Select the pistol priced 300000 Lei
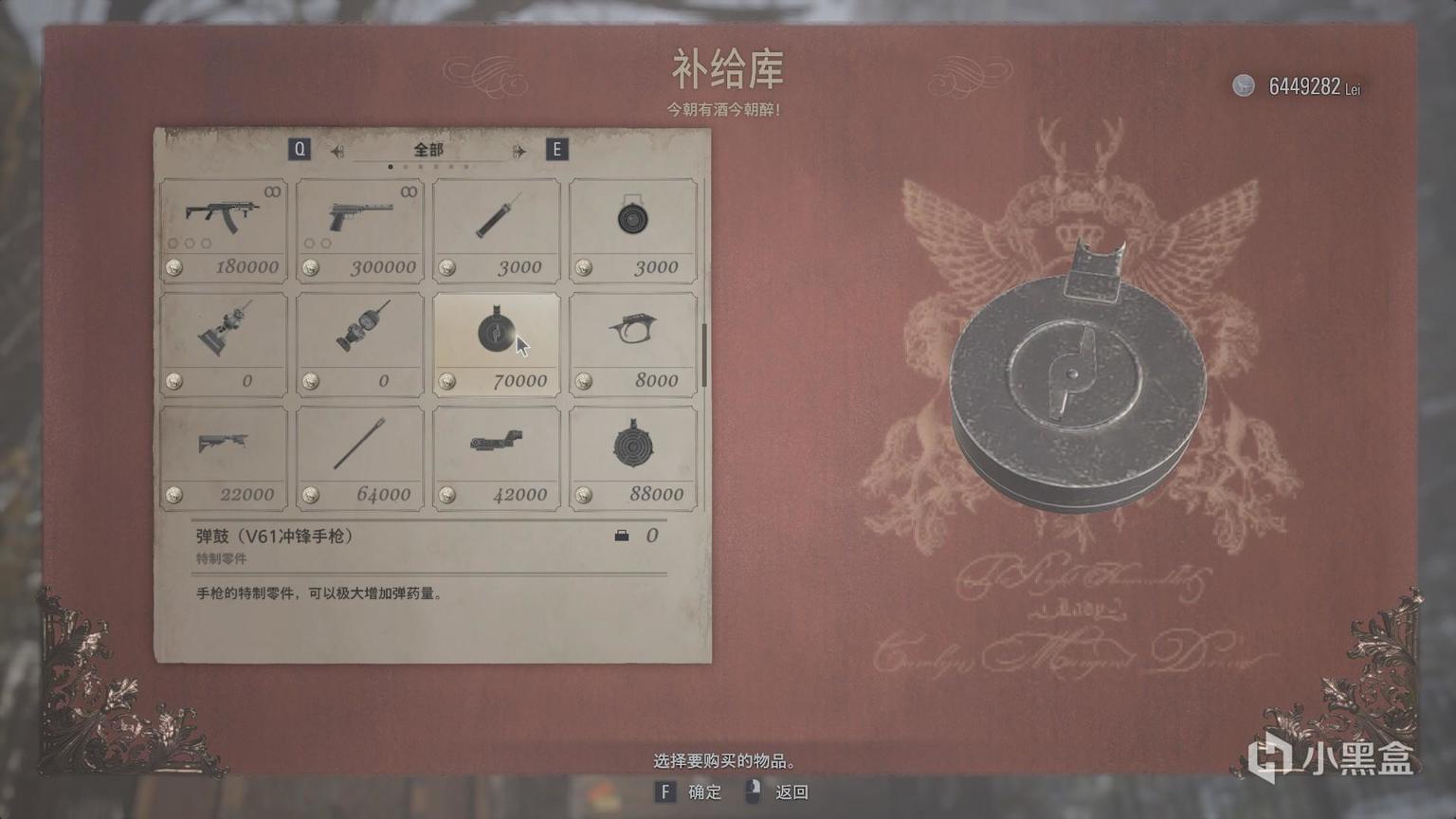The width and height of the screenshot is (1456, 819). 359,223
